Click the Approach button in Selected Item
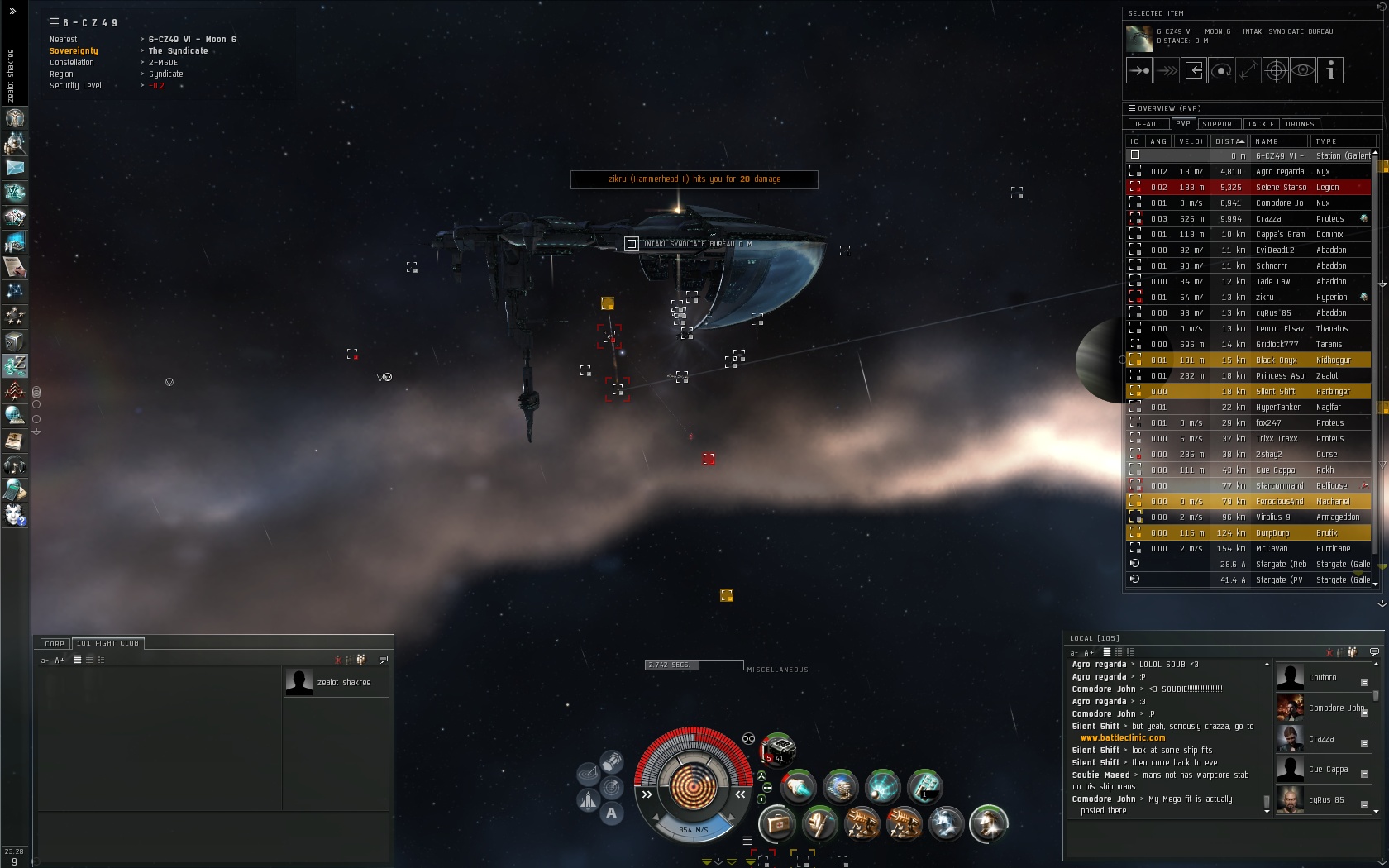Screen dimensions: 1389x868 pyautogui.click(x=1139, y=71)
